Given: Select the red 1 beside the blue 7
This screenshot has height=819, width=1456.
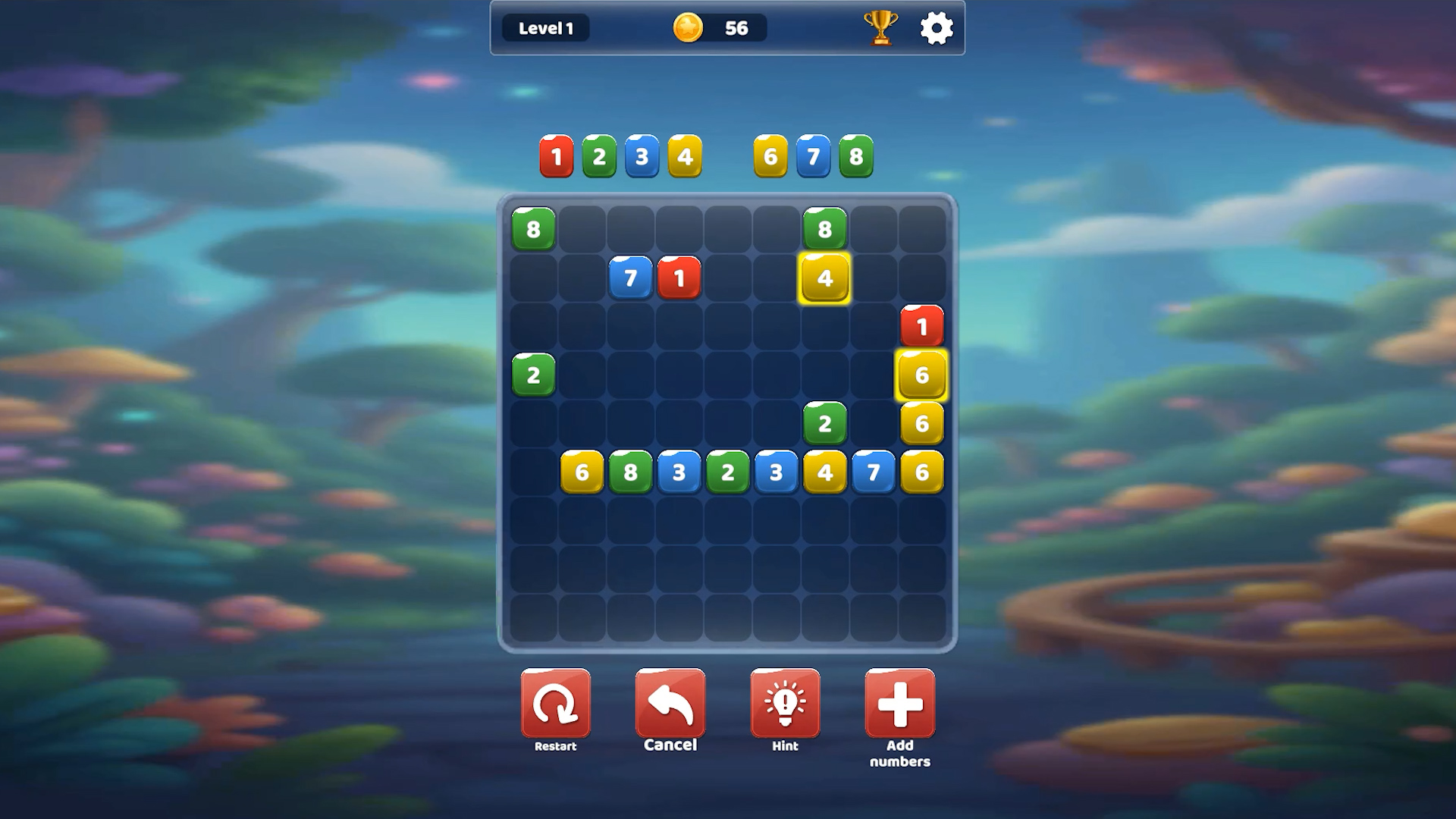Looking at the screenshot, I should pos(679,278).
